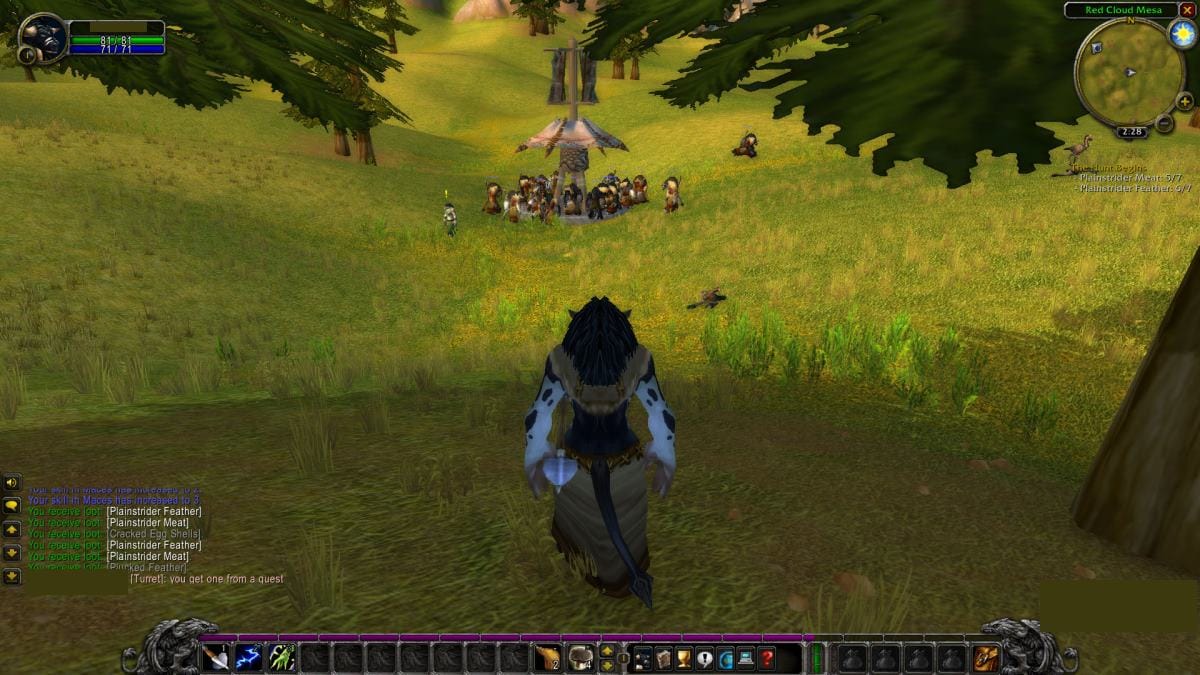The image size is (1200, 675).
Task: Click the player character portrait
Action: coord(43,38)
